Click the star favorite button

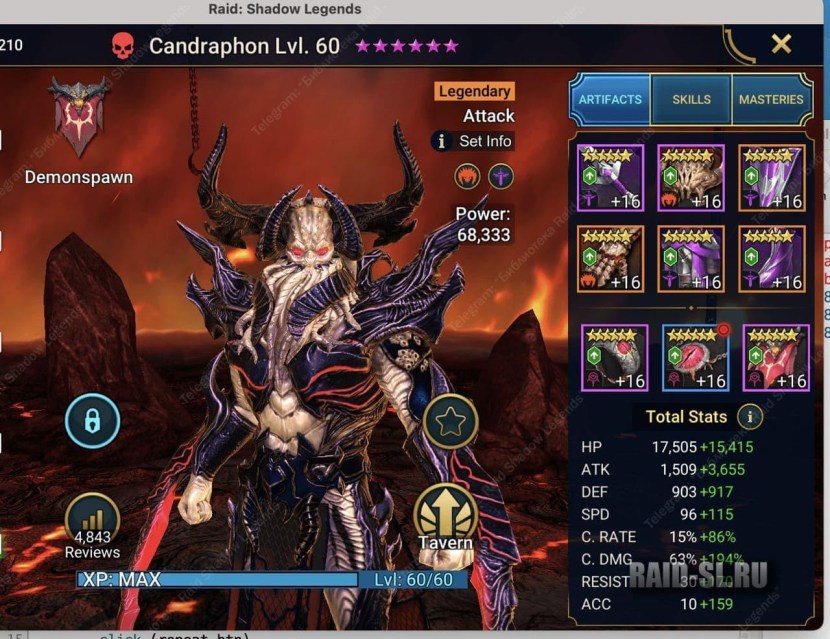(450, 422)
